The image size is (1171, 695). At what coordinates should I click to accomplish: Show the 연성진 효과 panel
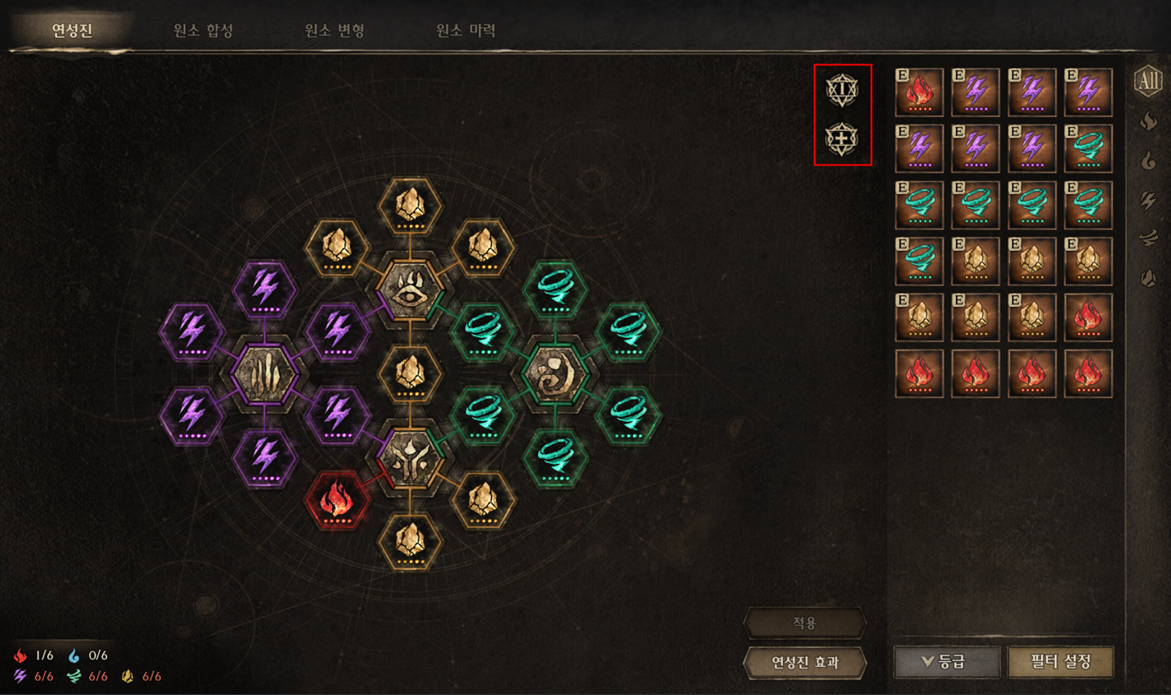(x=805, y=661)
